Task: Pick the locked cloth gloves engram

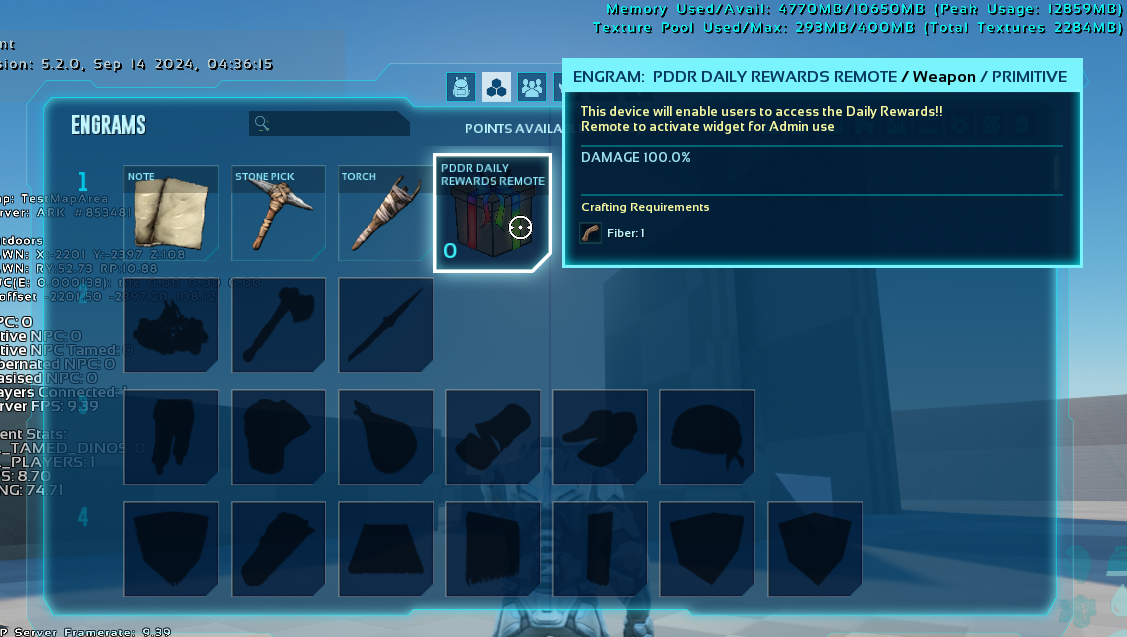Action: click(492, 437)
